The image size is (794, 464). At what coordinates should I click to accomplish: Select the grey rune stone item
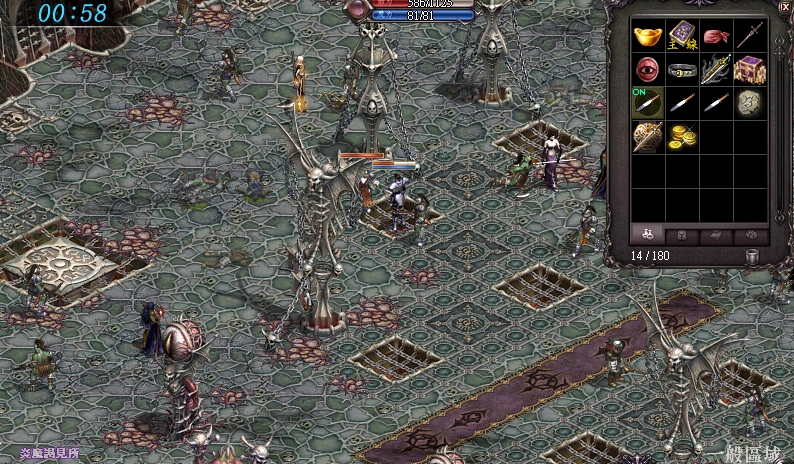[749, 102]
